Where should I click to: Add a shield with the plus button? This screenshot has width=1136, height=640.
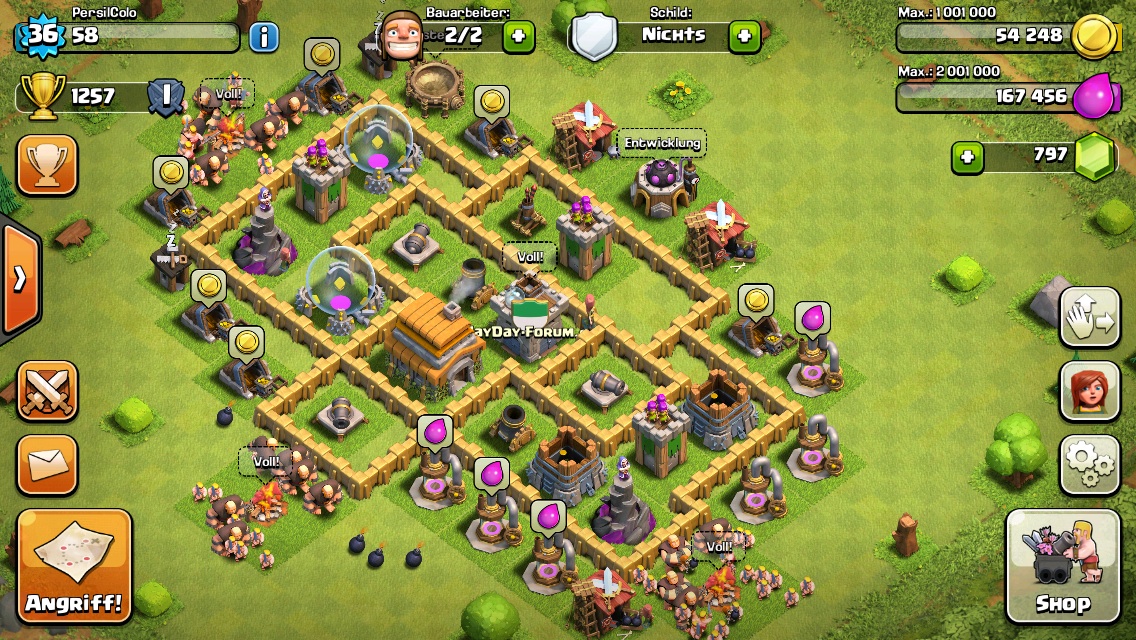(744, 37)
